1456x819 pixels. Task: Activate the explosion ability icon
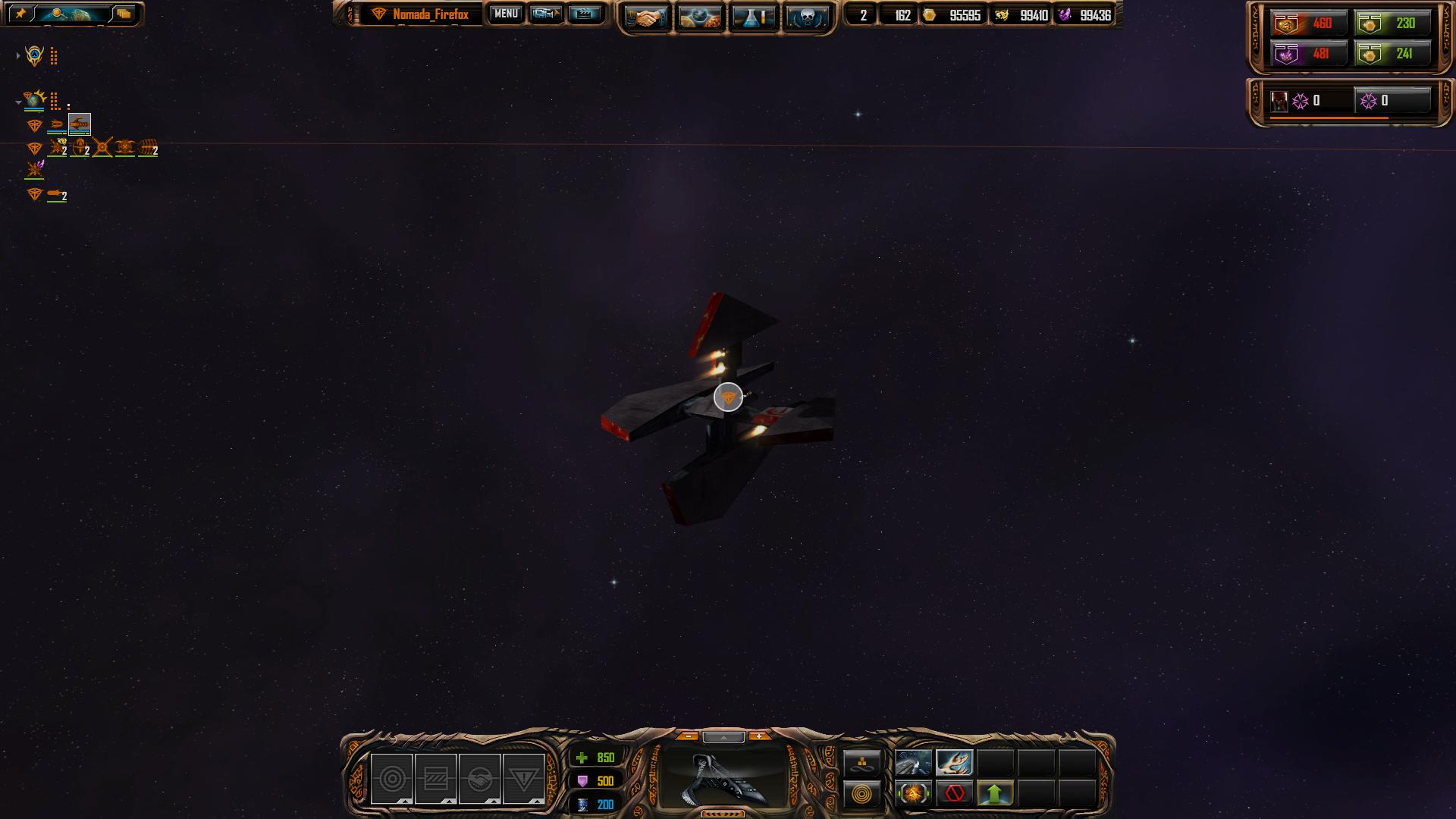913,794
